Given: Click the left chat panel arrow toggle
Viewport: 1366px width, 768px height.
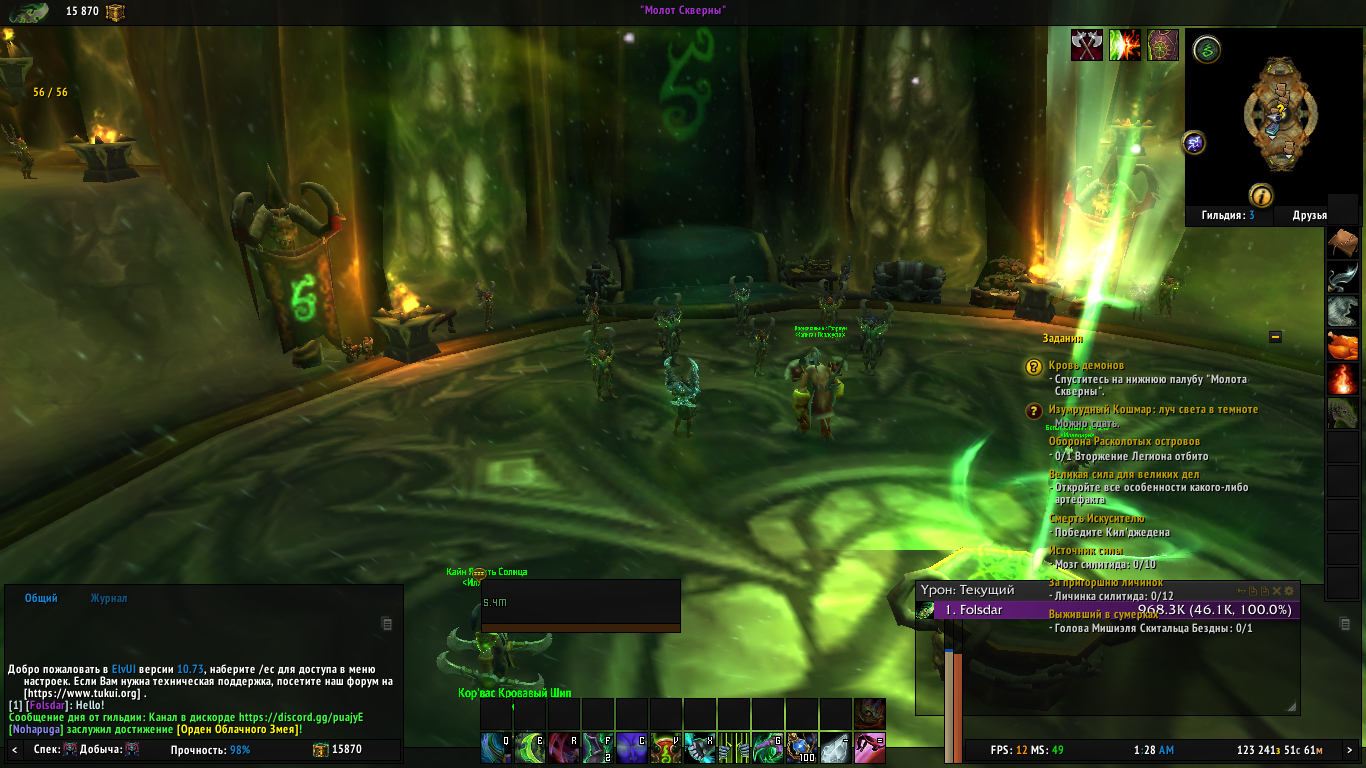Looking at the screenshot, I should (14, 749).
